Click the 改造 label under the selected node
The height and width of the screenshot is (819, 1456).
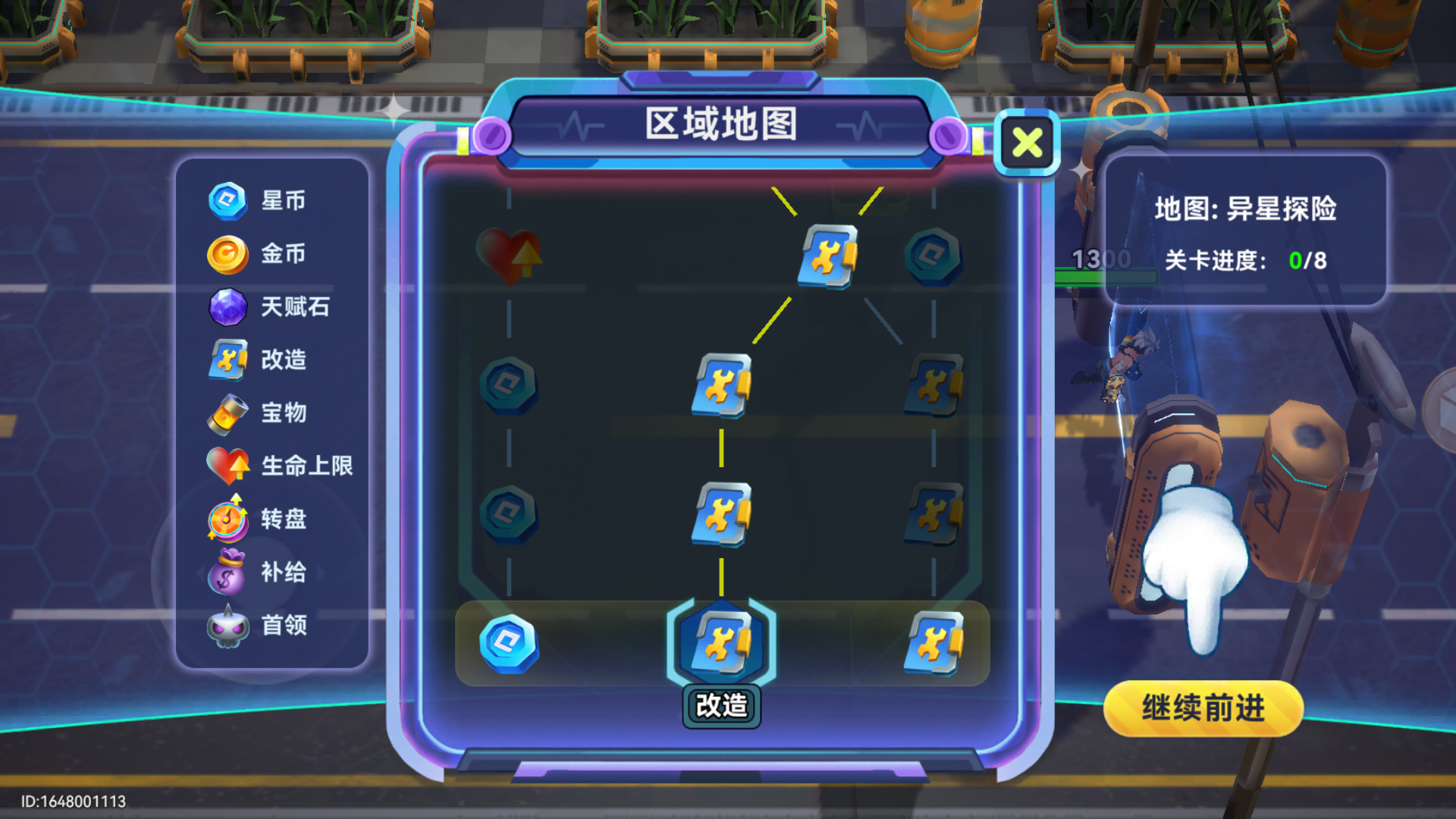[x=720, y=704]
